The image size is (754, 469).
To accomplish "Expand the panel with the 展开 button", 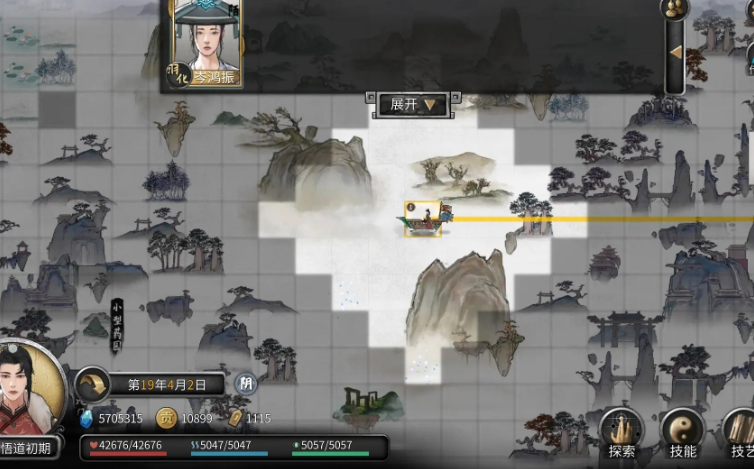I will pos(413,104).
